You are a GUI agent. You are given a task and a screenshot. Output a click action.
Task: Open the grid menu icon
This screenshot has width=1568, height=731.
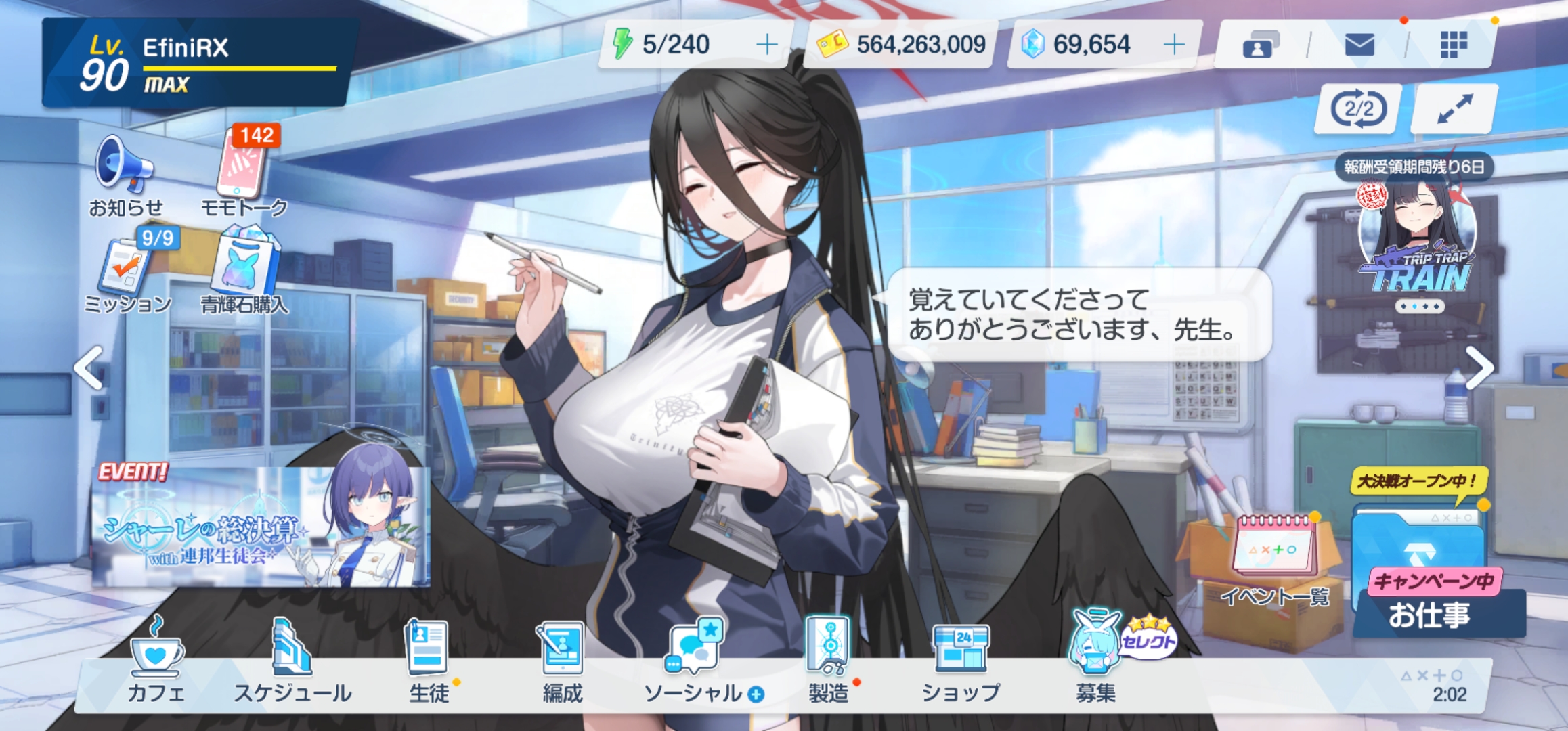1454,45
